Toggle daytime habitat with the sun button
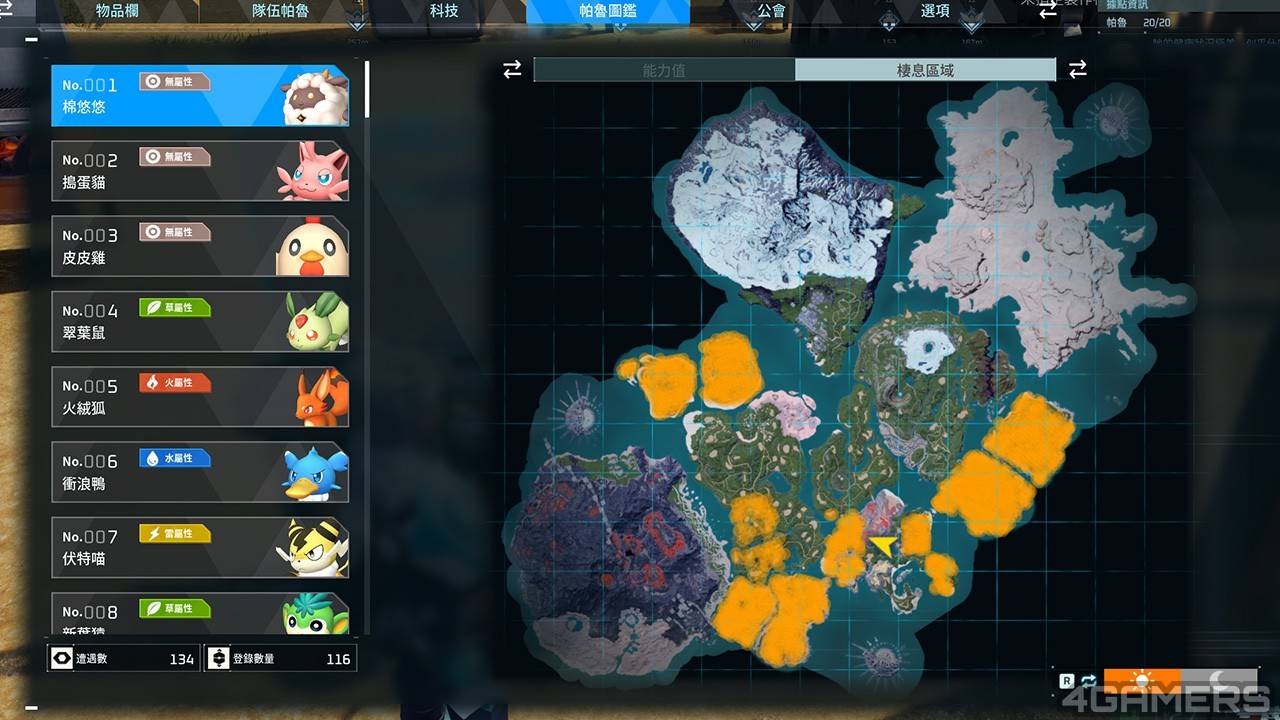Viewport: 1280px width, 720px height. tap(1142, 681)
